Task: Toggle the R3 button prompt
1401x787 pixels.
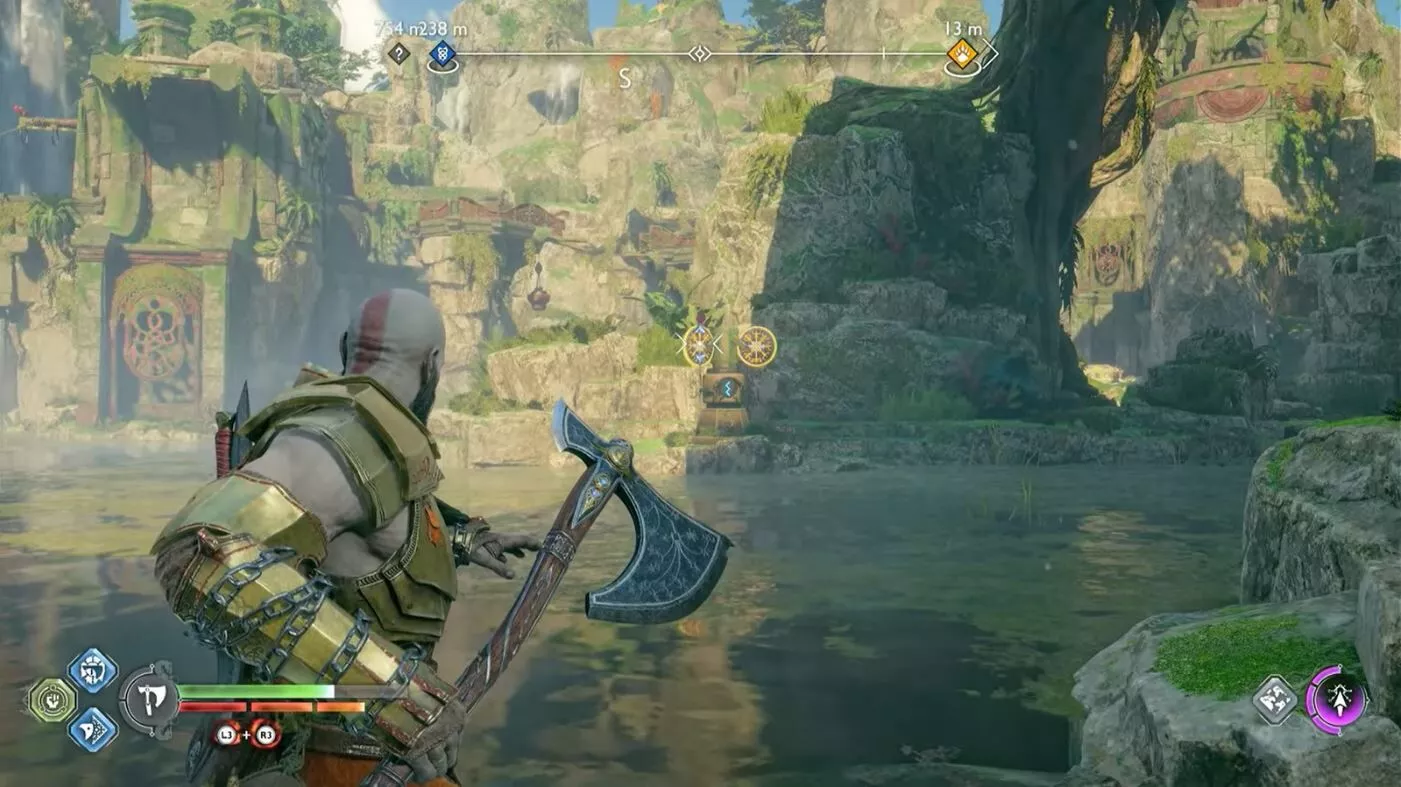Action: click(x=265, y=734)
